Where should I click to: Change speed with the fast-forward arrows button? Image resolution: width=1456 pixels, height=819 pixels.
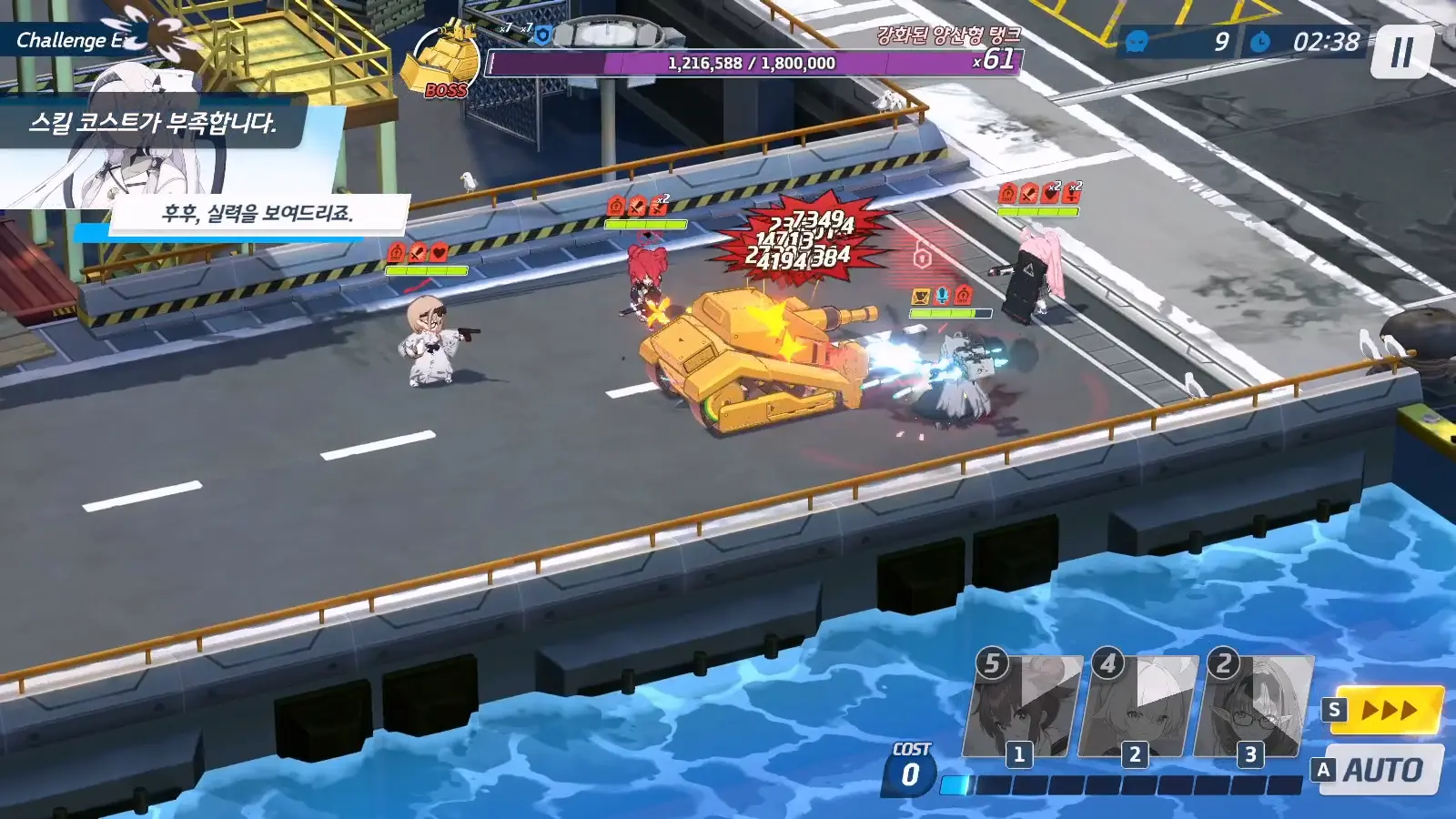pos(1390,710)
